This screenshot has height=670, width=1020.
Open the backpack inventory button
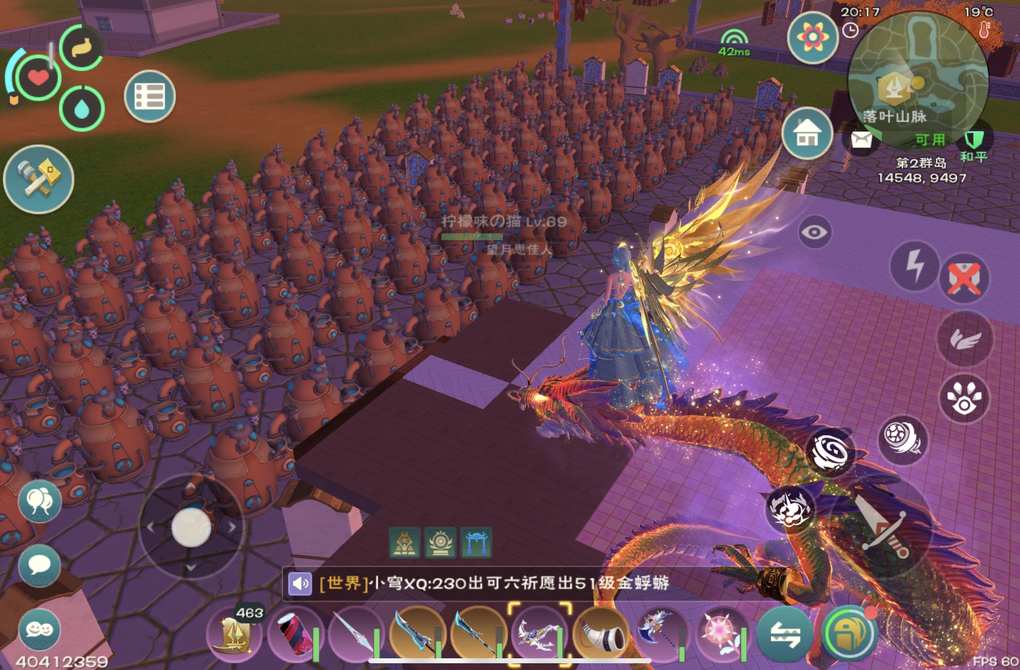[849, 634]
